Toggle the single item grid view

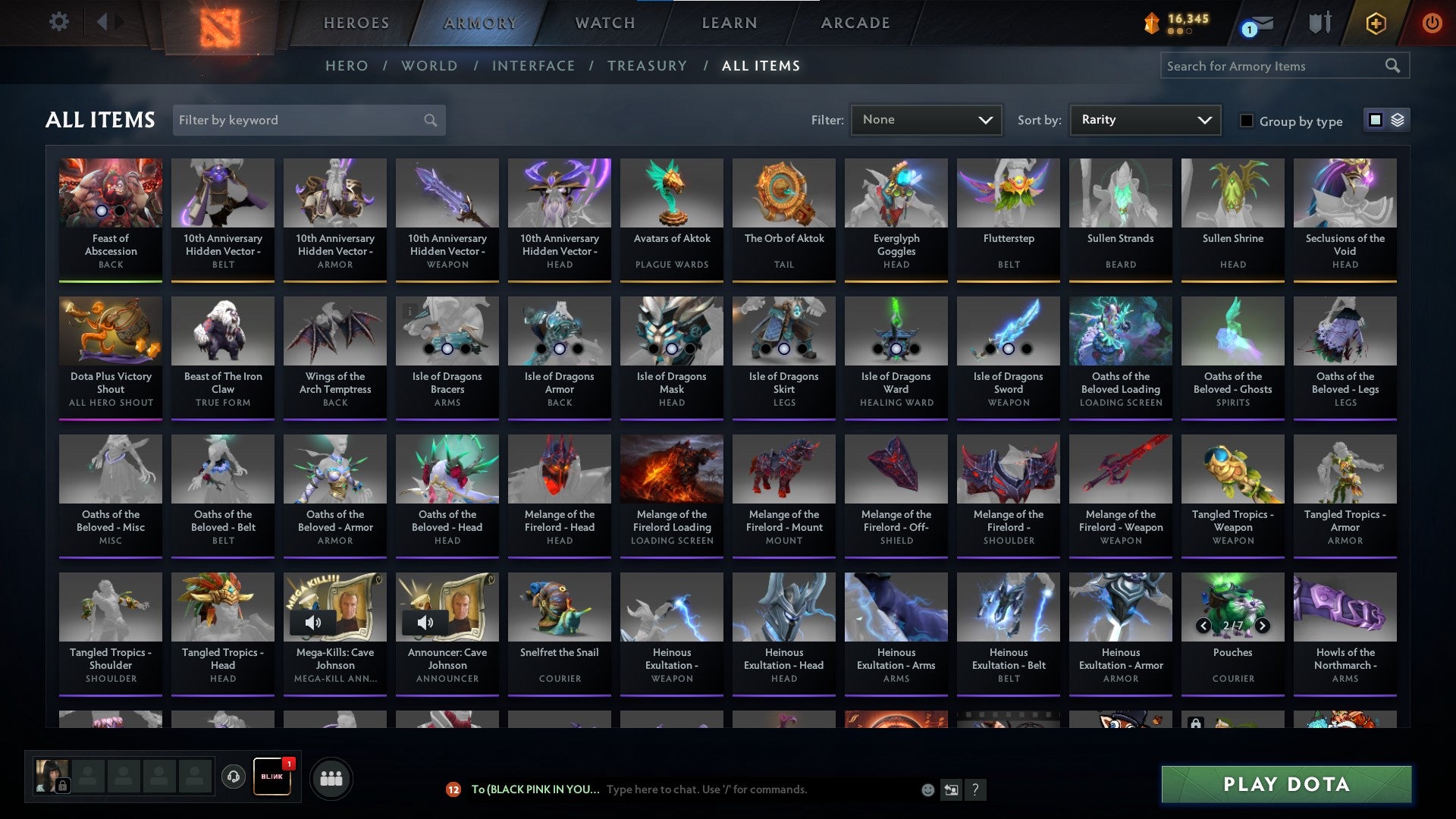tap(1375, 120)
